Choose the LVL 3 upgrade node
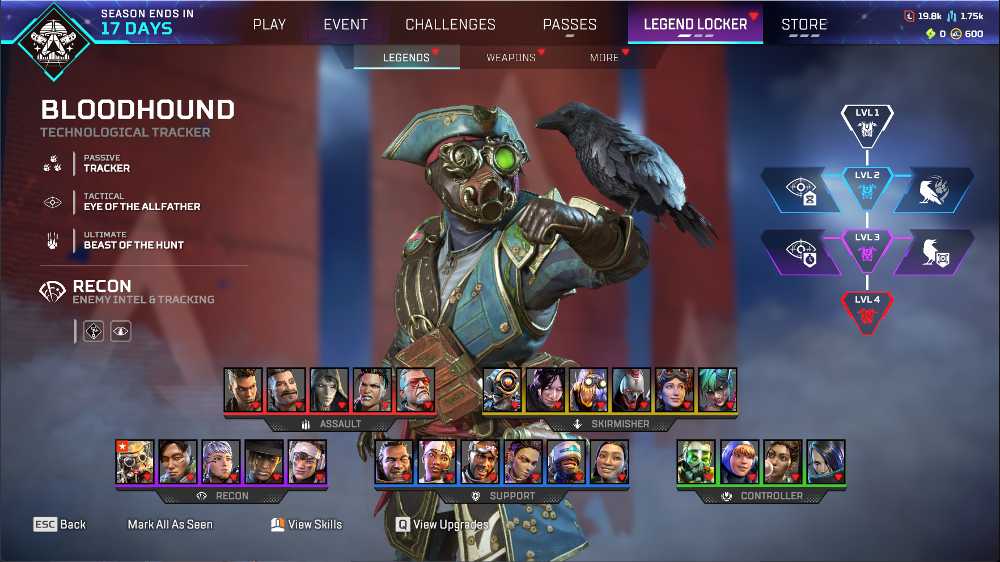Viewport: 1000px width, 562px height. 867,248
